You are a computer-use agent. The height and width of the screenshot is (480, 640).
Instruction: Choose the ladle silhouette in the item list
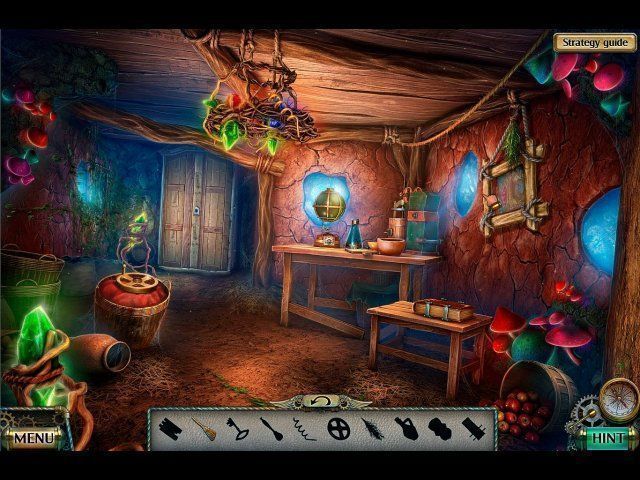[x=272, y=429]
